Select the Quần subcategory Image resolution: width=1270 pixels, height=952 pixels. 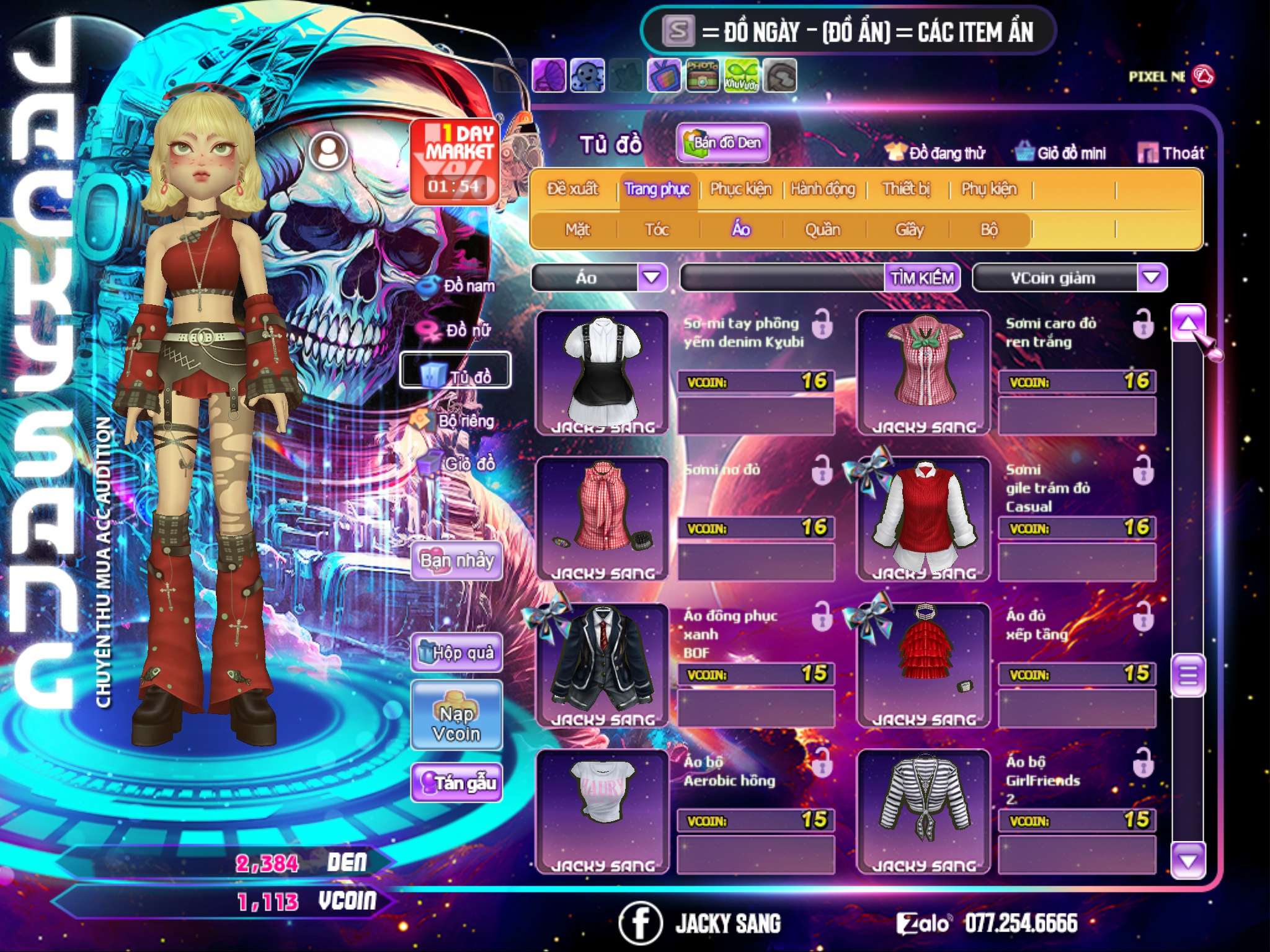tap(822, 230)
